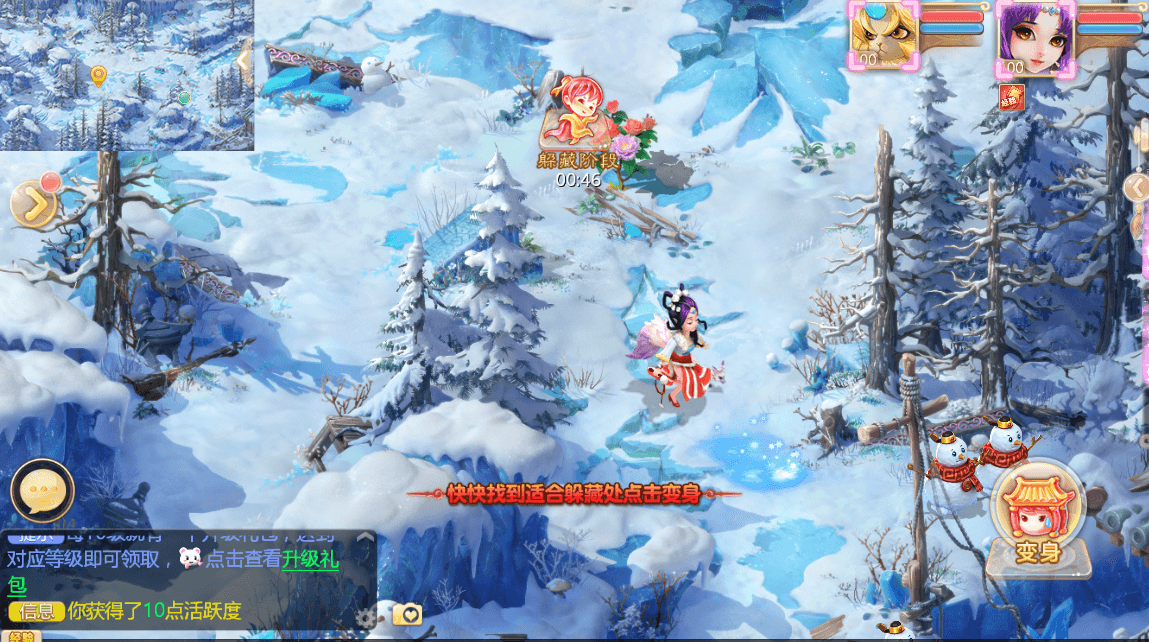1149x642 pixels.
Task: Open the camera screenshot button
Action: pyautogui.click(x=407, y=614)
